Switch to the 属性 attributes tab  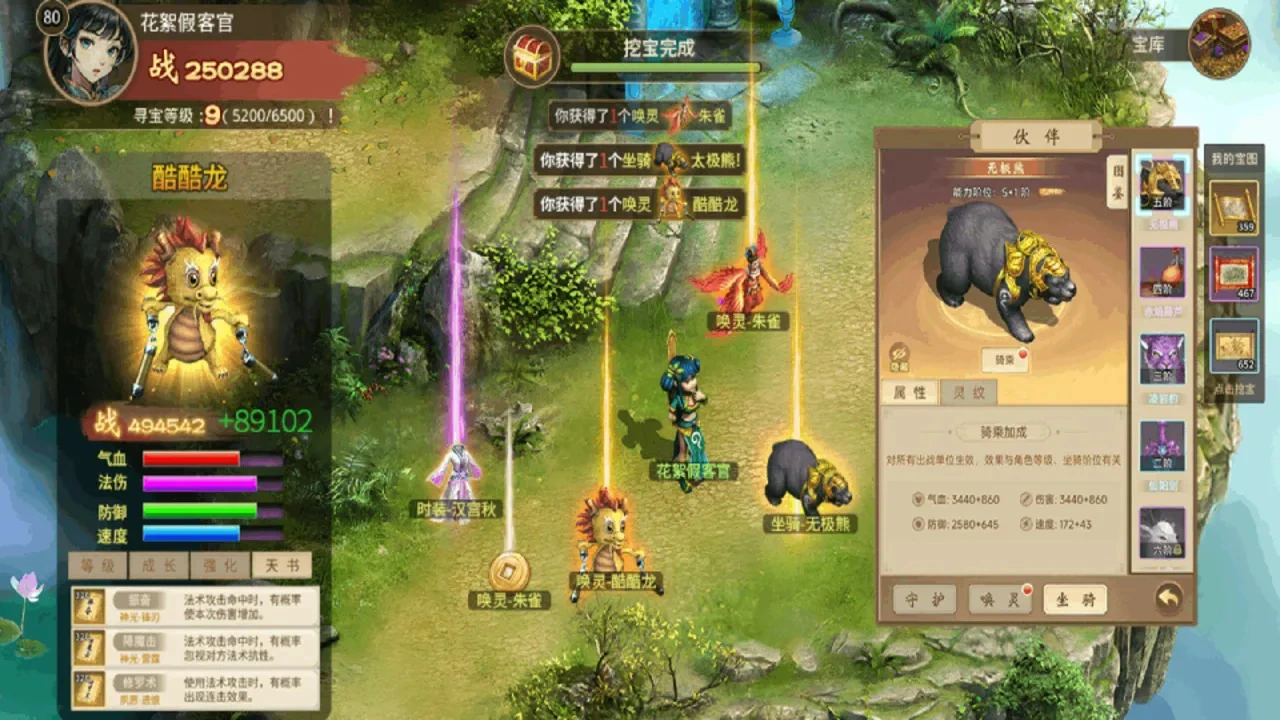click(x=909, y=392)
